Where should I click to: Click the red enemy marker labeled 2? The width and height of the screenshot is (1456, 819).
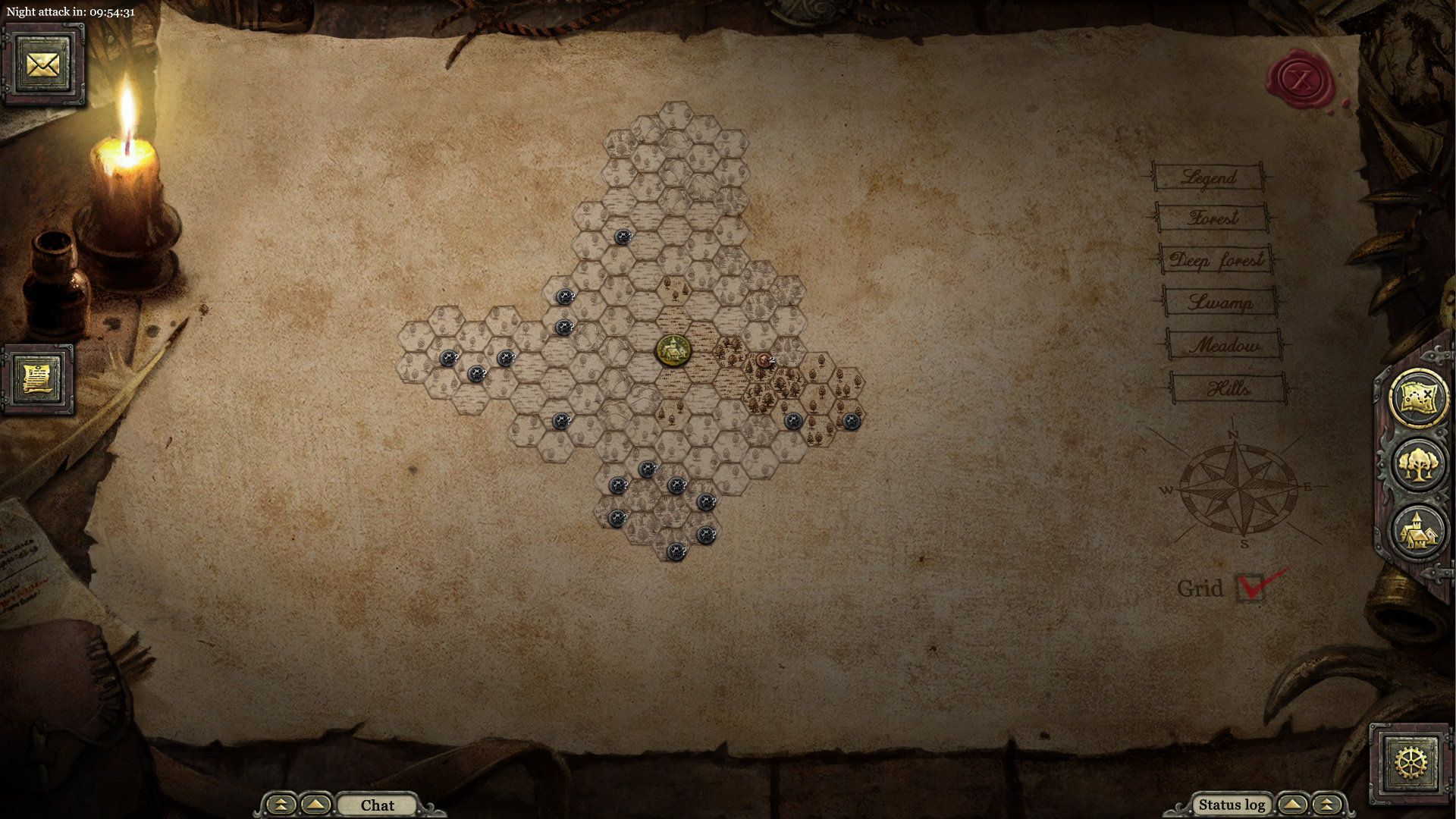763,361
